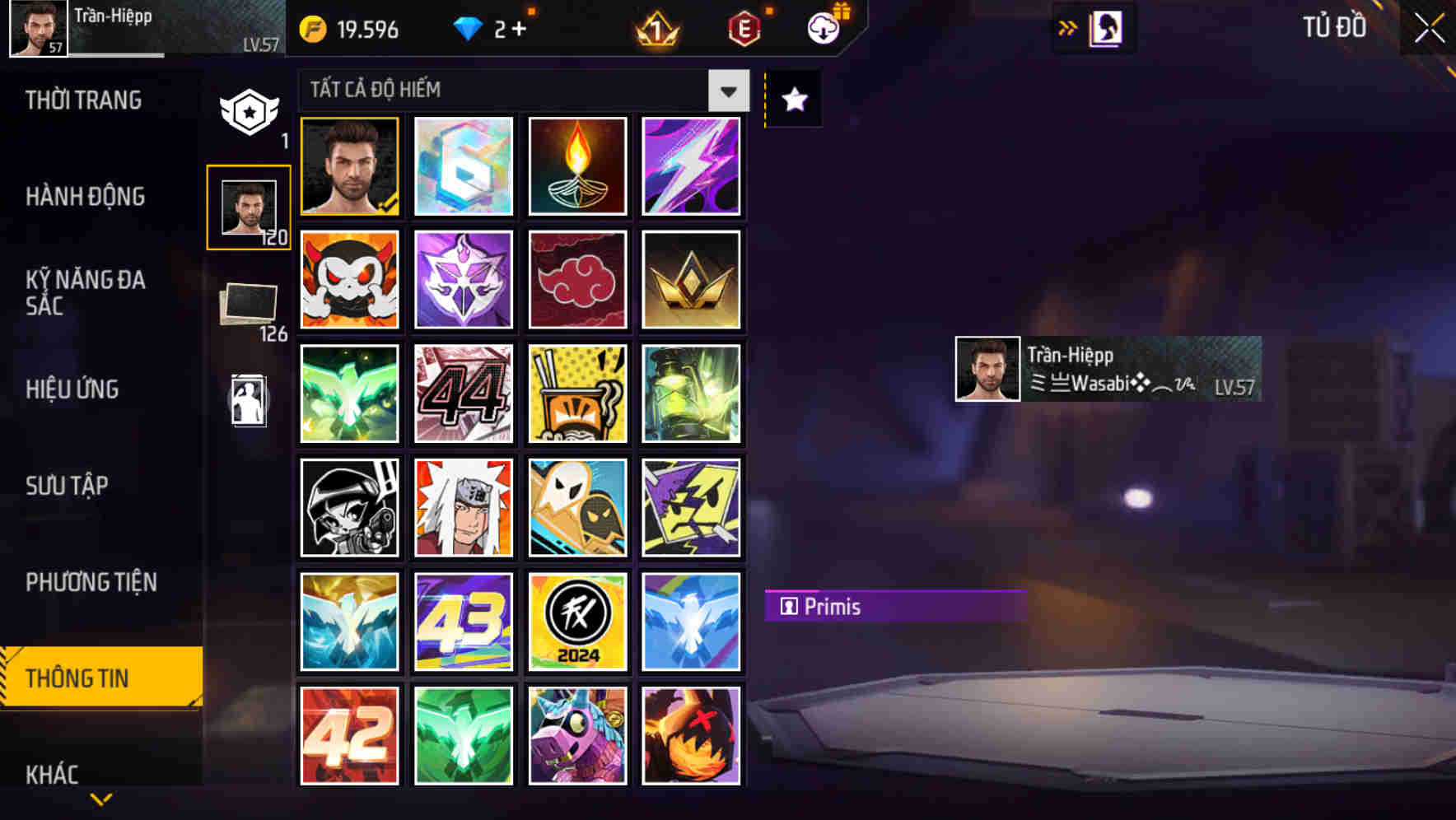Click the double-arrow expander near top right

click(x=1067, y=26)
